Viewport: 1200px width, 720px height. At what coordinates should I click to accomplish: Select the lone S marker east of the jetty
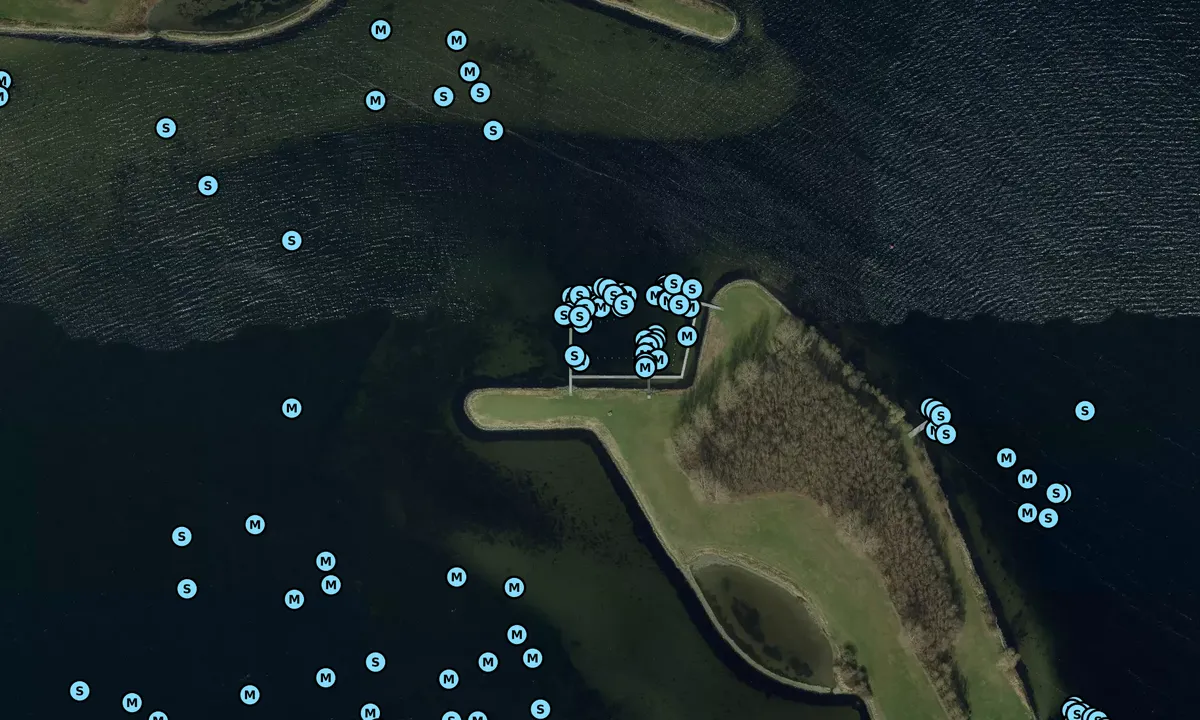point(1085,411)
